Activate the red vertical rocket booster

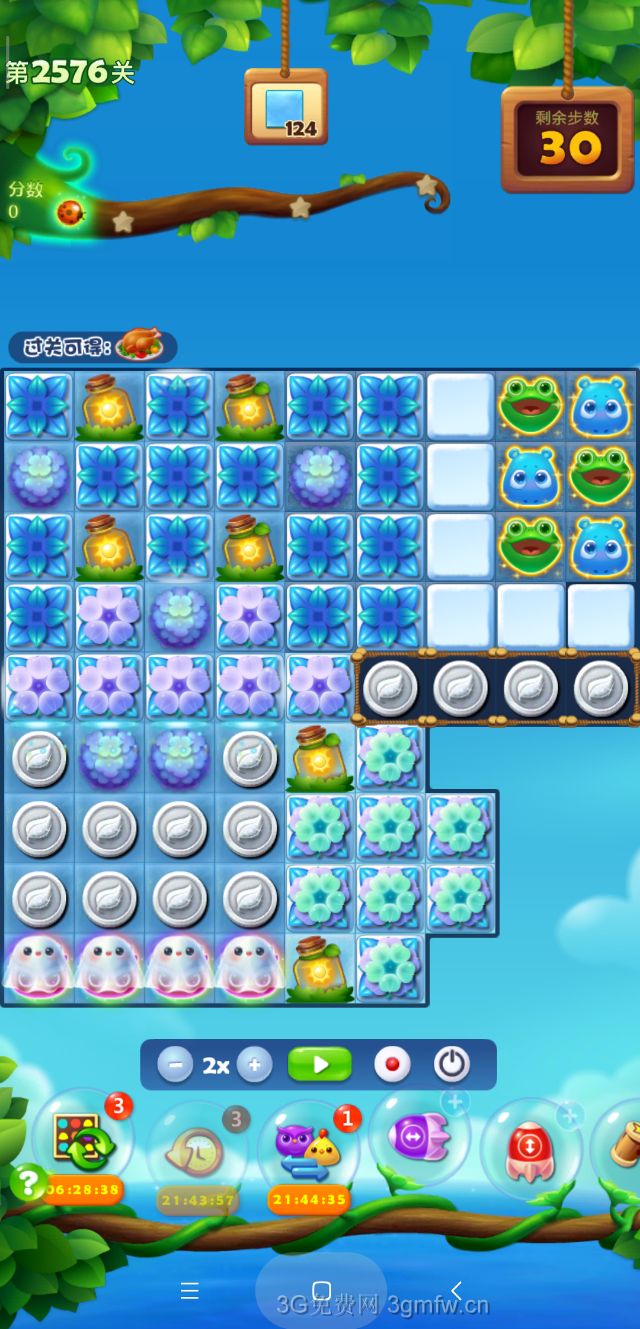(x=530, y=1144)
